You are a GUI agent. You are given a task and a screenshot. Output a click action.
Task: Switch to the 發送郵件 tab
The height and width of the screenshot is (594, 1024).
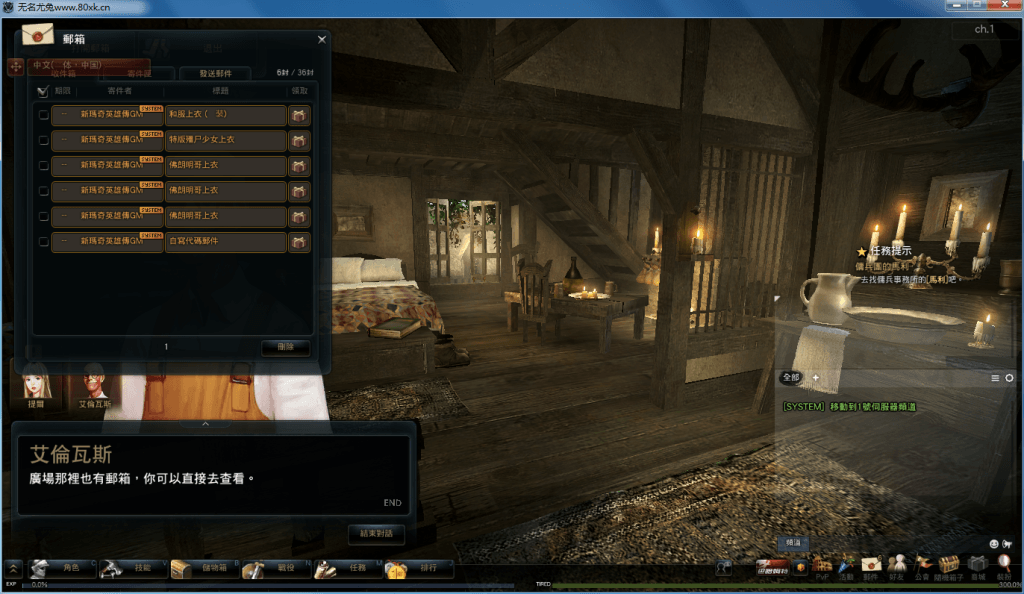tap(215, 73)
